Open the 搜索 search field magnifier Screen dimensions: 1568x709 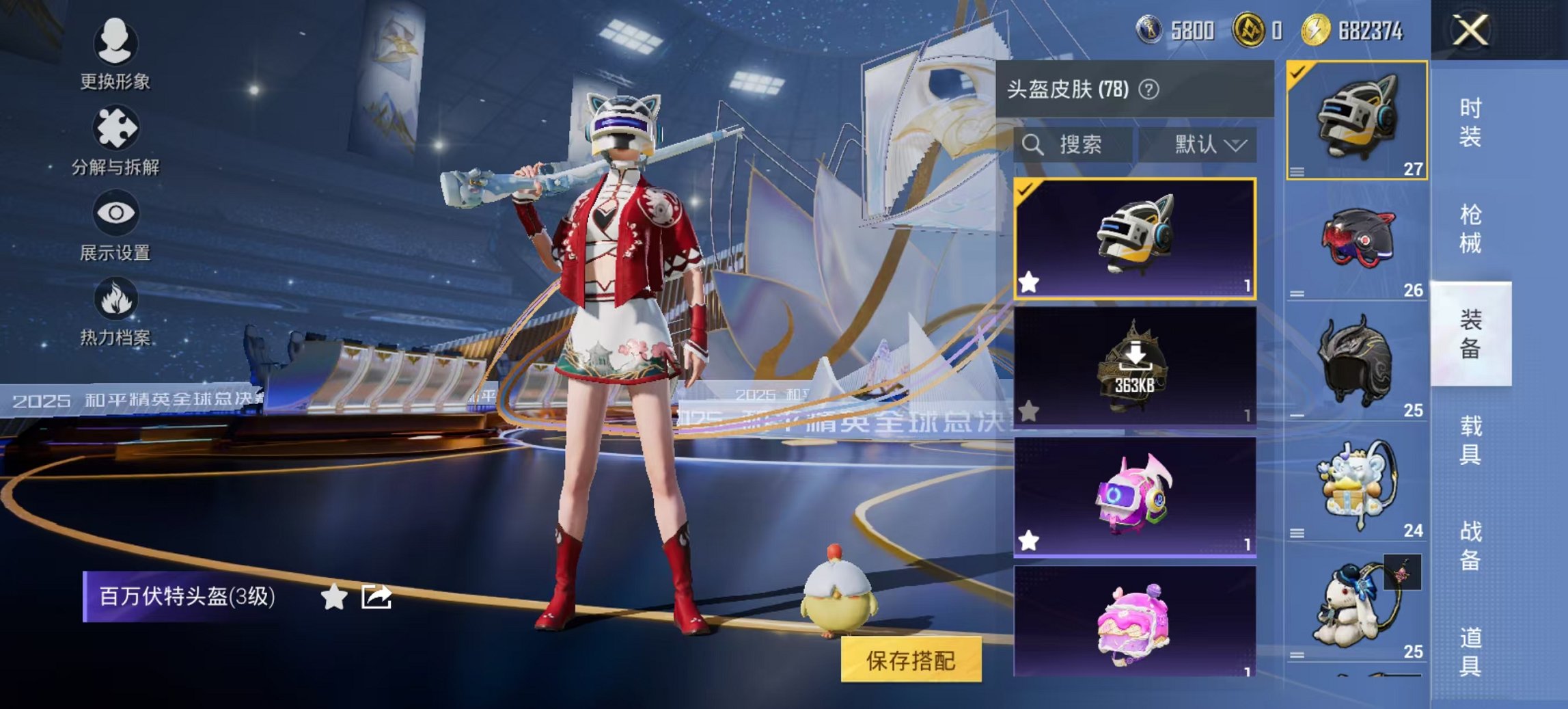[1032, 145]
